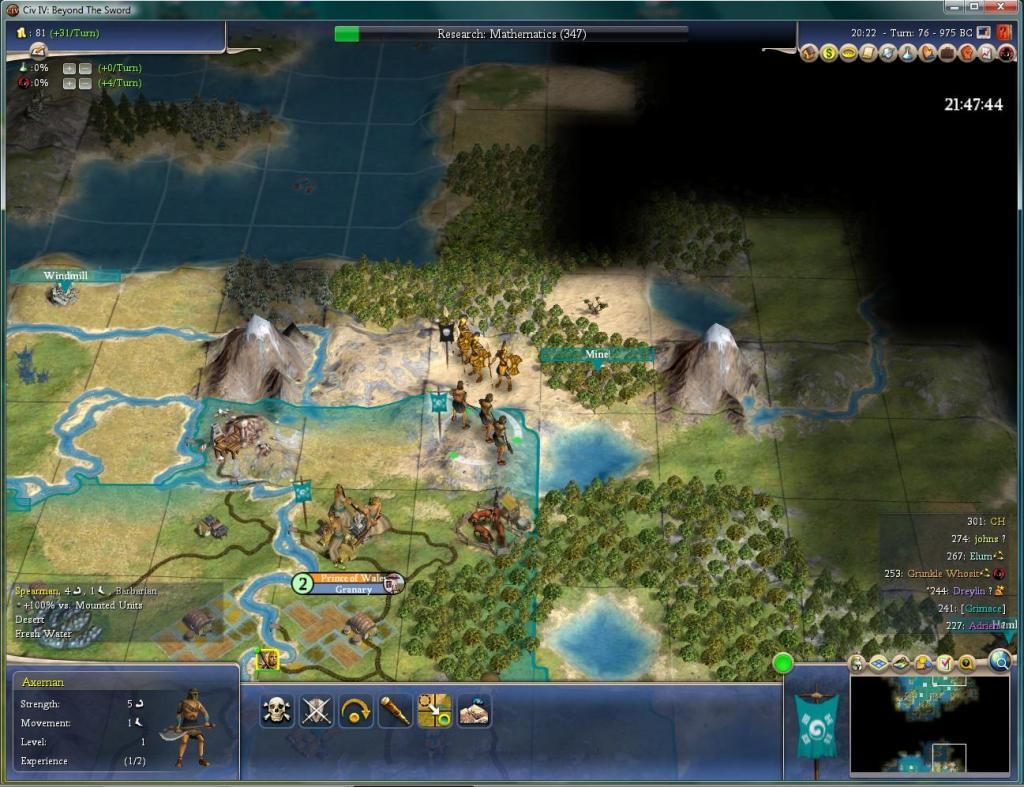Decrease the espionage rate with minus
This screenshot has width=1024, height=787.
(85, 82)
